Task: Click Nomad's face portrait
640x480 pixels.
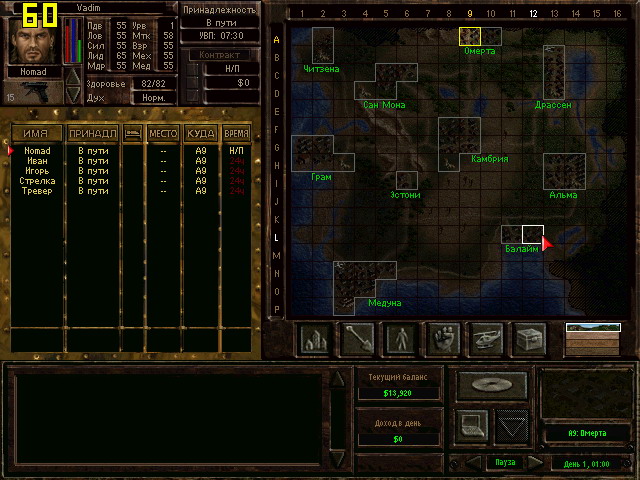Action: point(34,40)
